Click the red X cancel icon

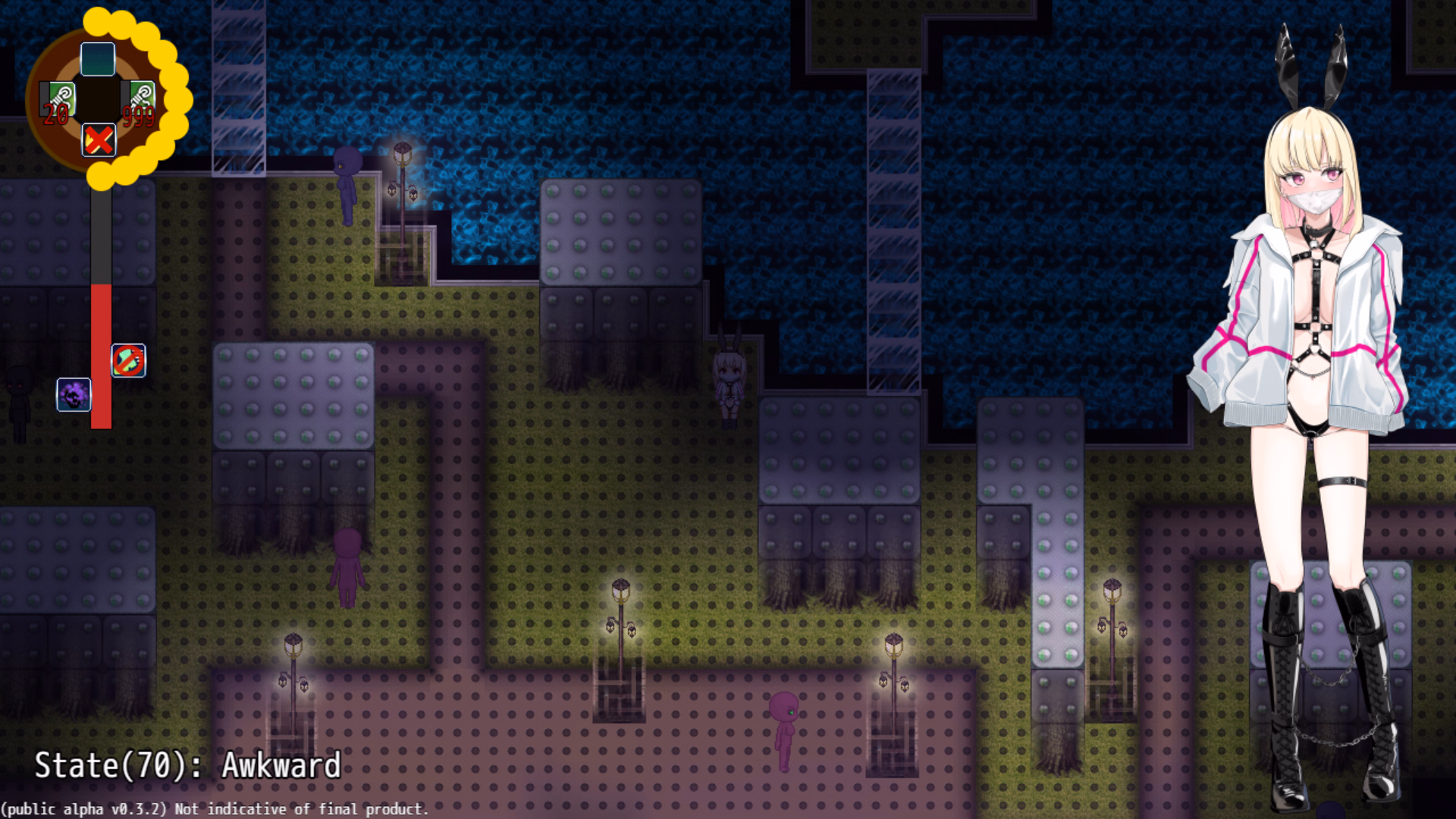coord(99,140)
